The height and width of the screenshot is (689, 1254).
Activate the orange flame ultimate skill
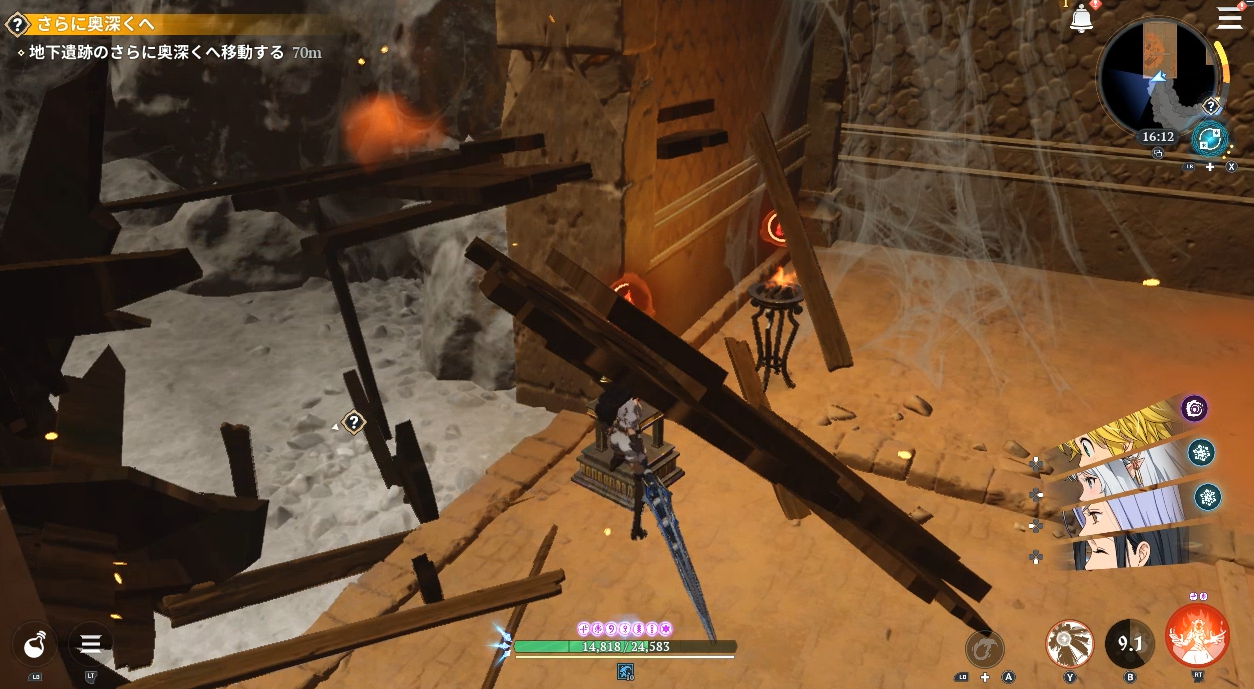1196,636
